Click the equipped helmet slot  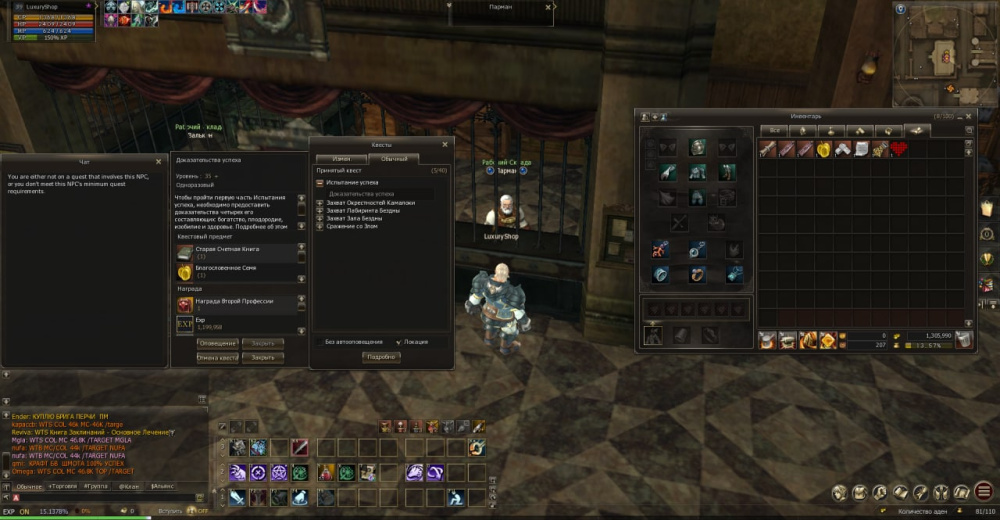tap(696, 148)
